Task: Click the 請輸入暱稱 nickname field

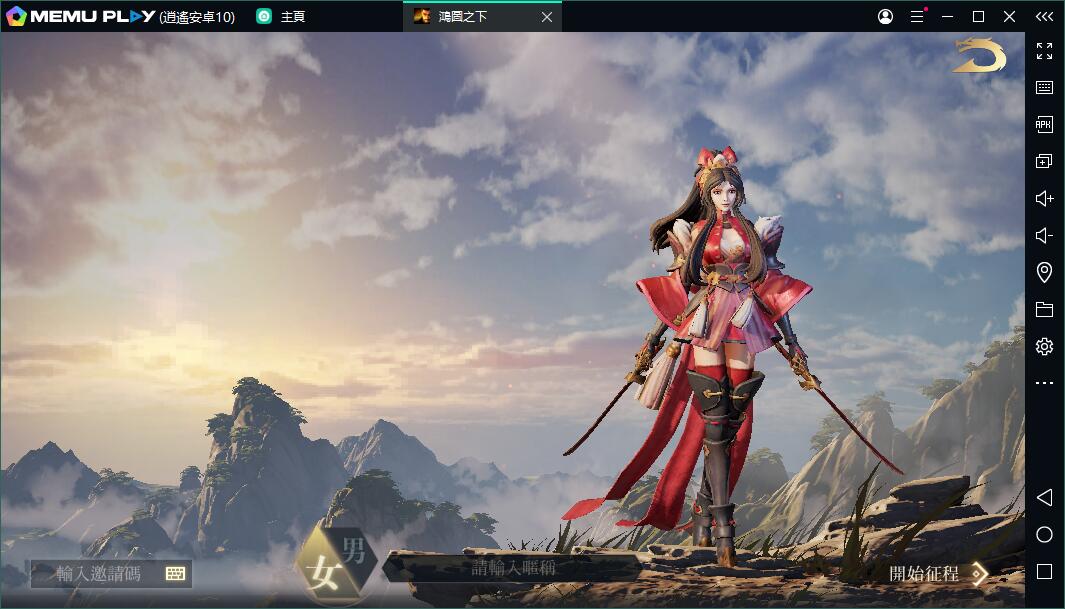Action: pyautogui.click(x=513, y=568)
